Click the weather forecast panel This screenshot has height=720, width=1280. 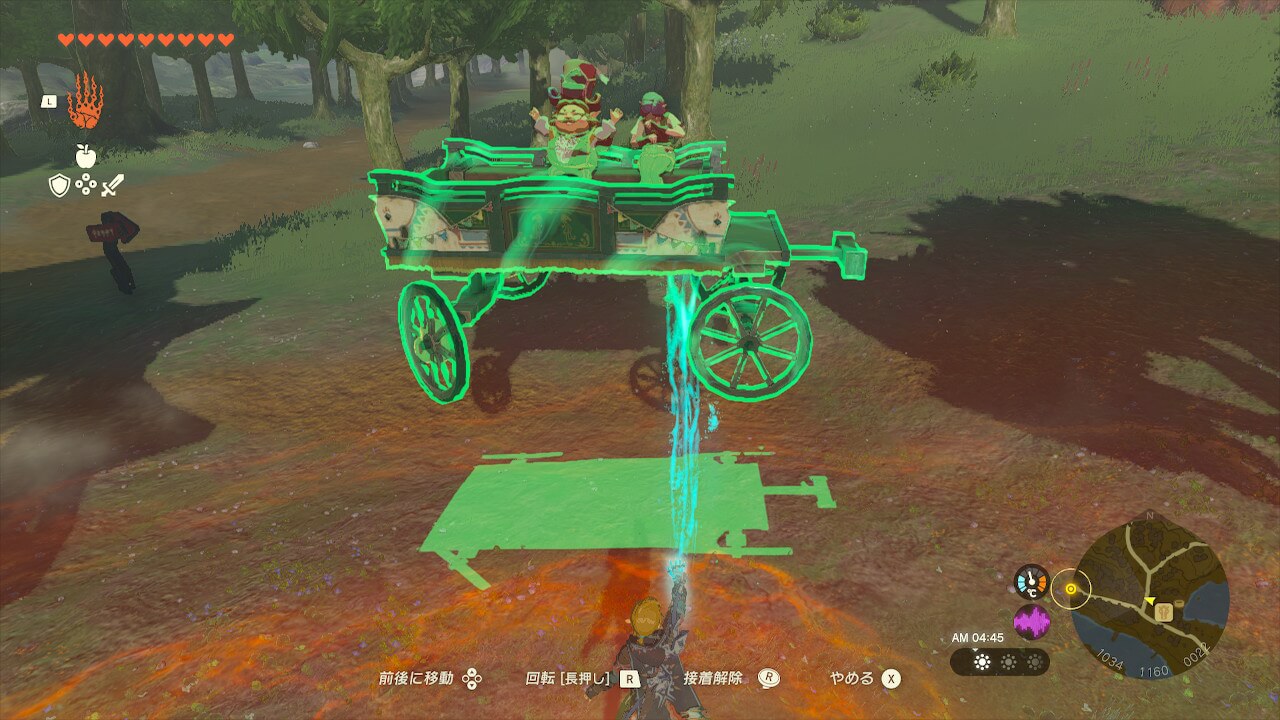click(x=999, y=662)
